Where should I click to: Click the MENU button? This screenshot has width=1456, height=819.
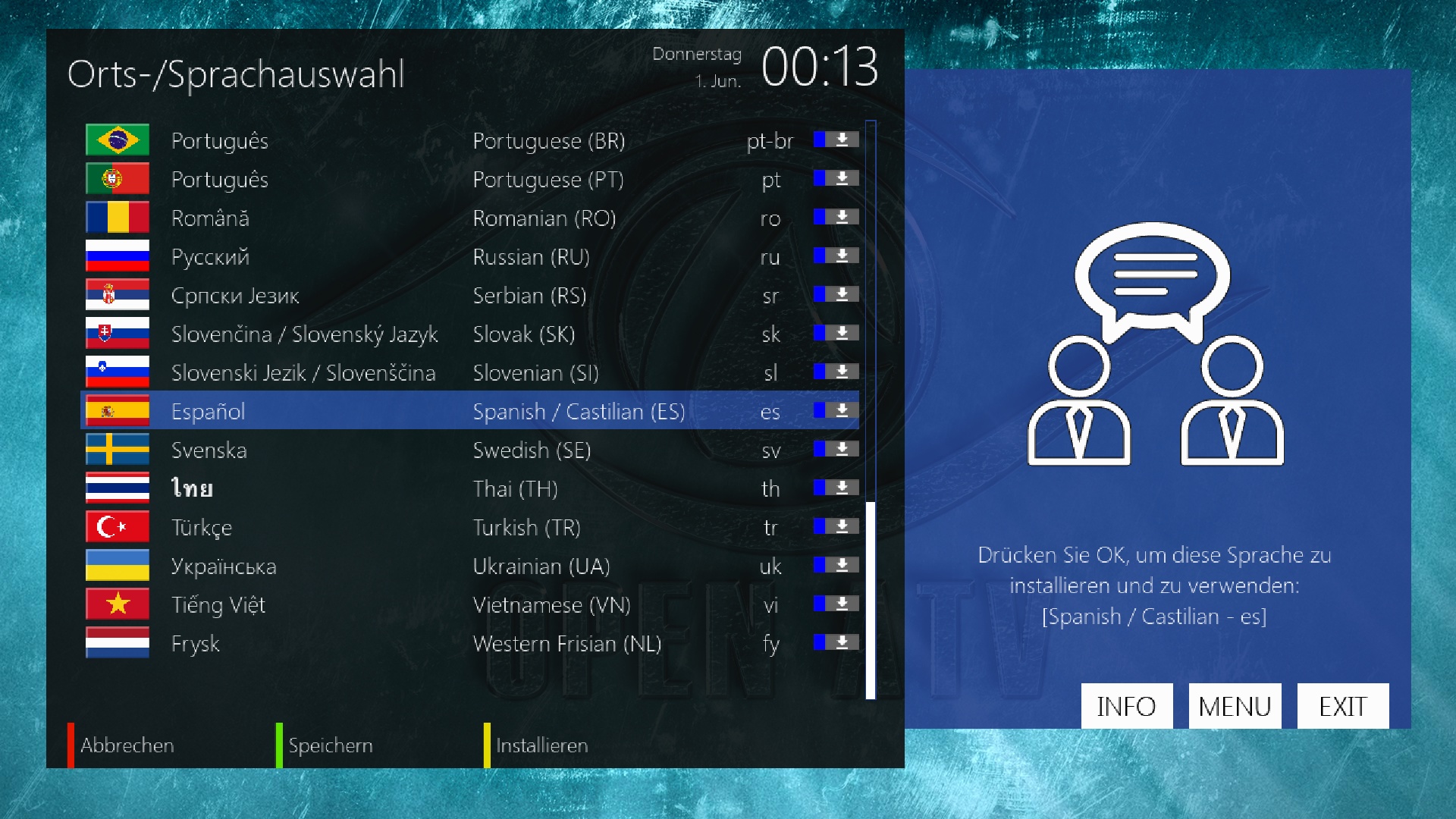click(x=1235, y=706)
